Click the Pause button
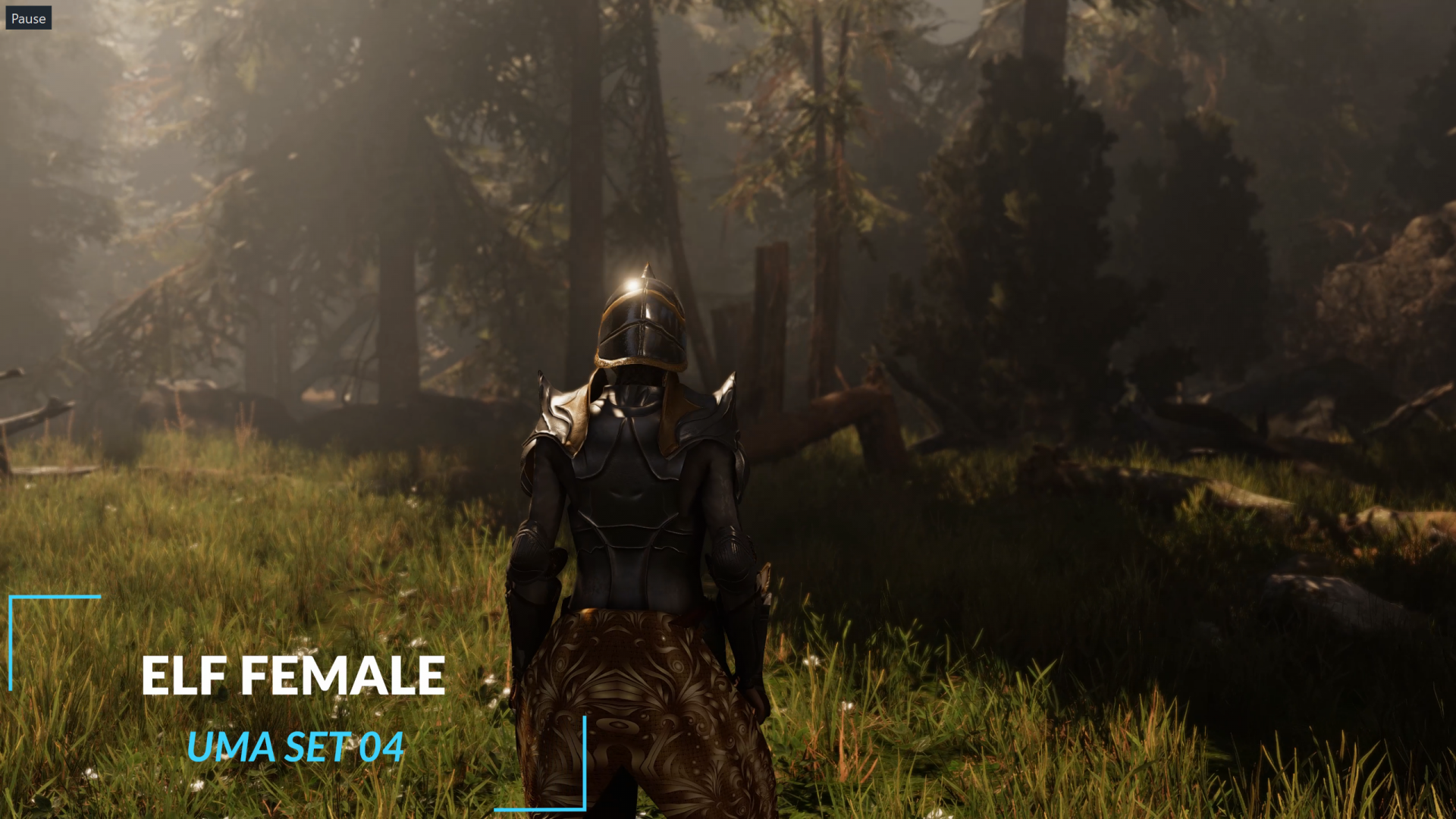This screenshot has height=819, width=1456. 28,18
